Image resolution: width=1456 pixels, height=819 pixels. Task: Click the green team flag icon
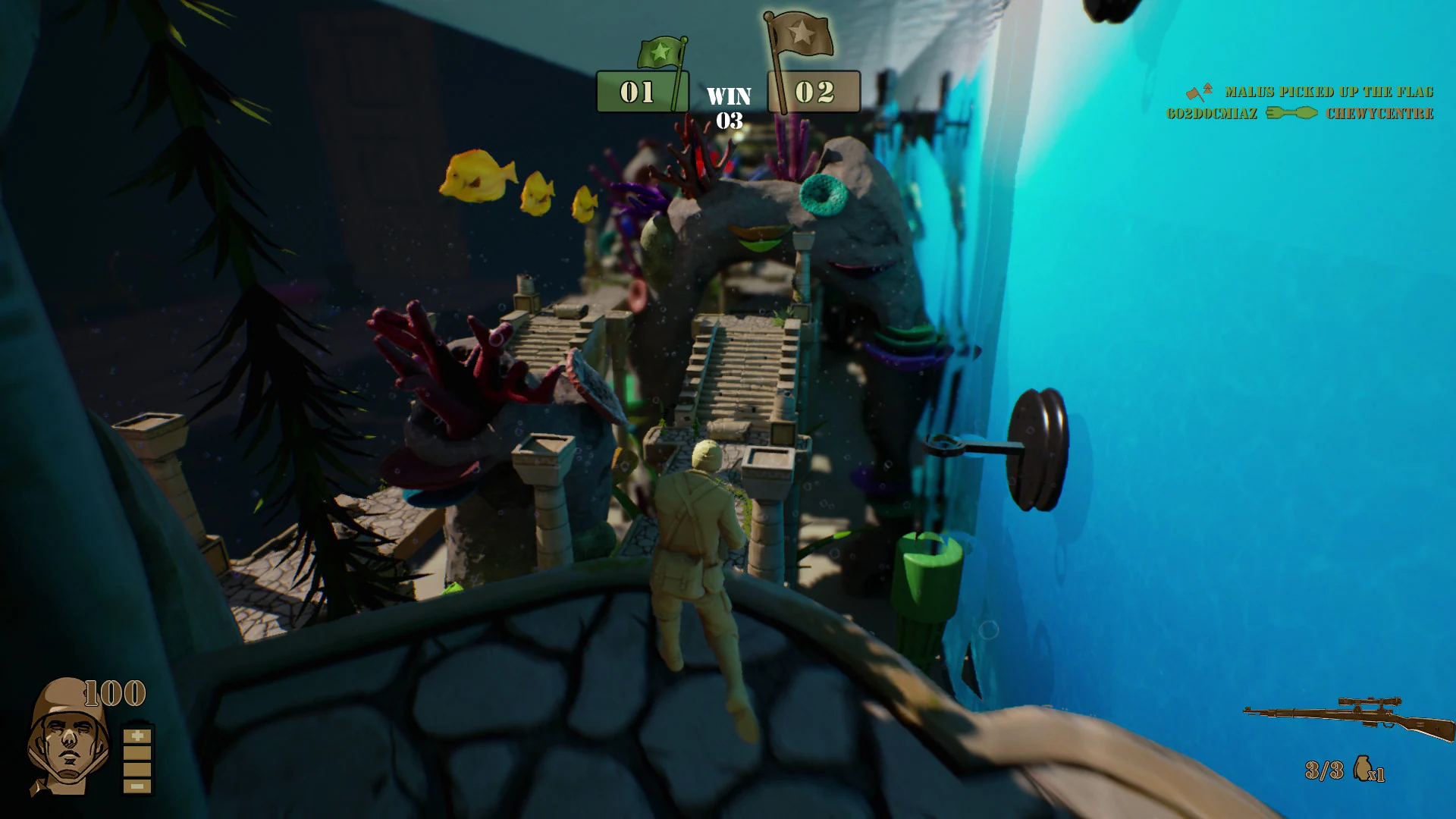pos(659,50)
